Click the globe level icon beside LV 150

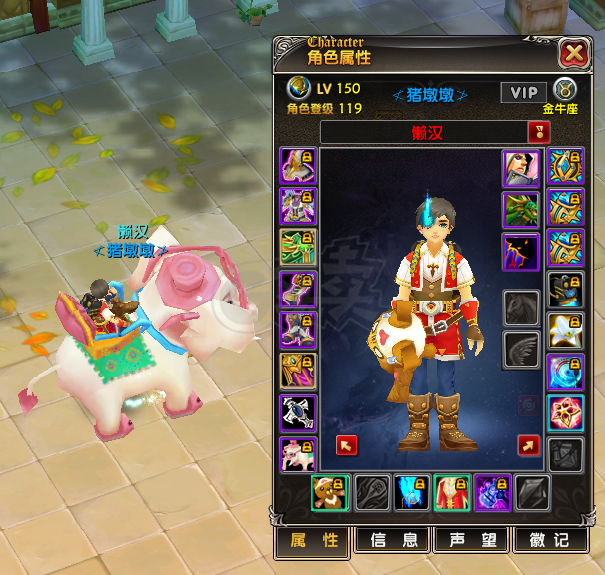click(x=298, y=88)
